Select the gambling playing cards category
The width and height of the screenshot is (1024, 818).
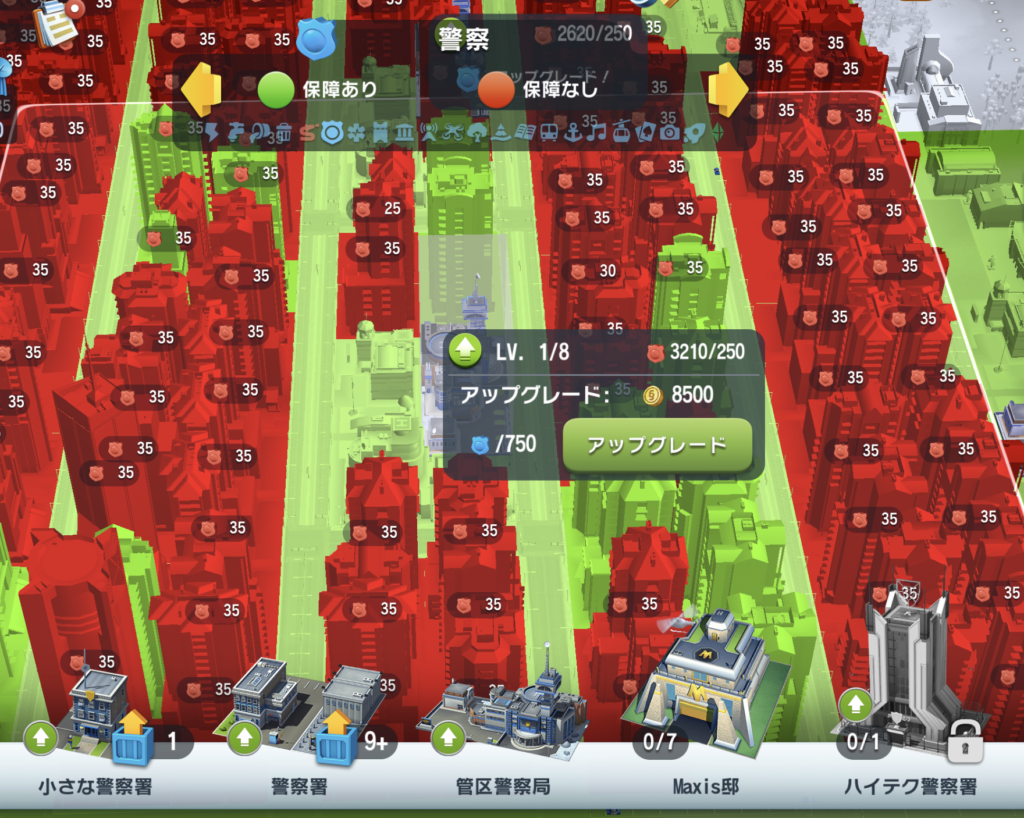click(x=645, y=131)
